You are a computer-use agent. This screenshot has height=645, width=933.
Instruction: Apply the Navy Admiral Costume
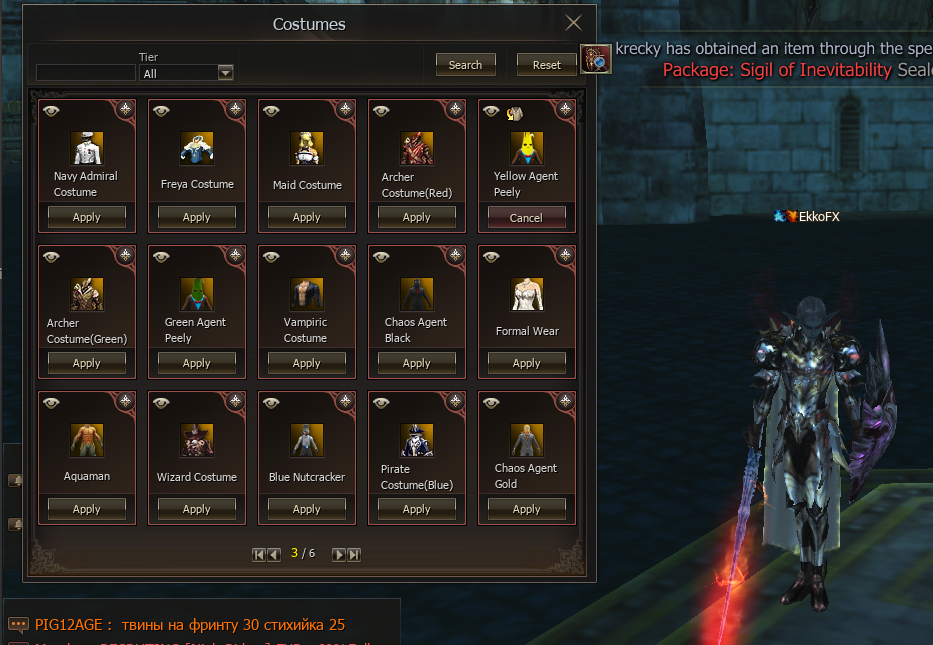pos(87,217)
